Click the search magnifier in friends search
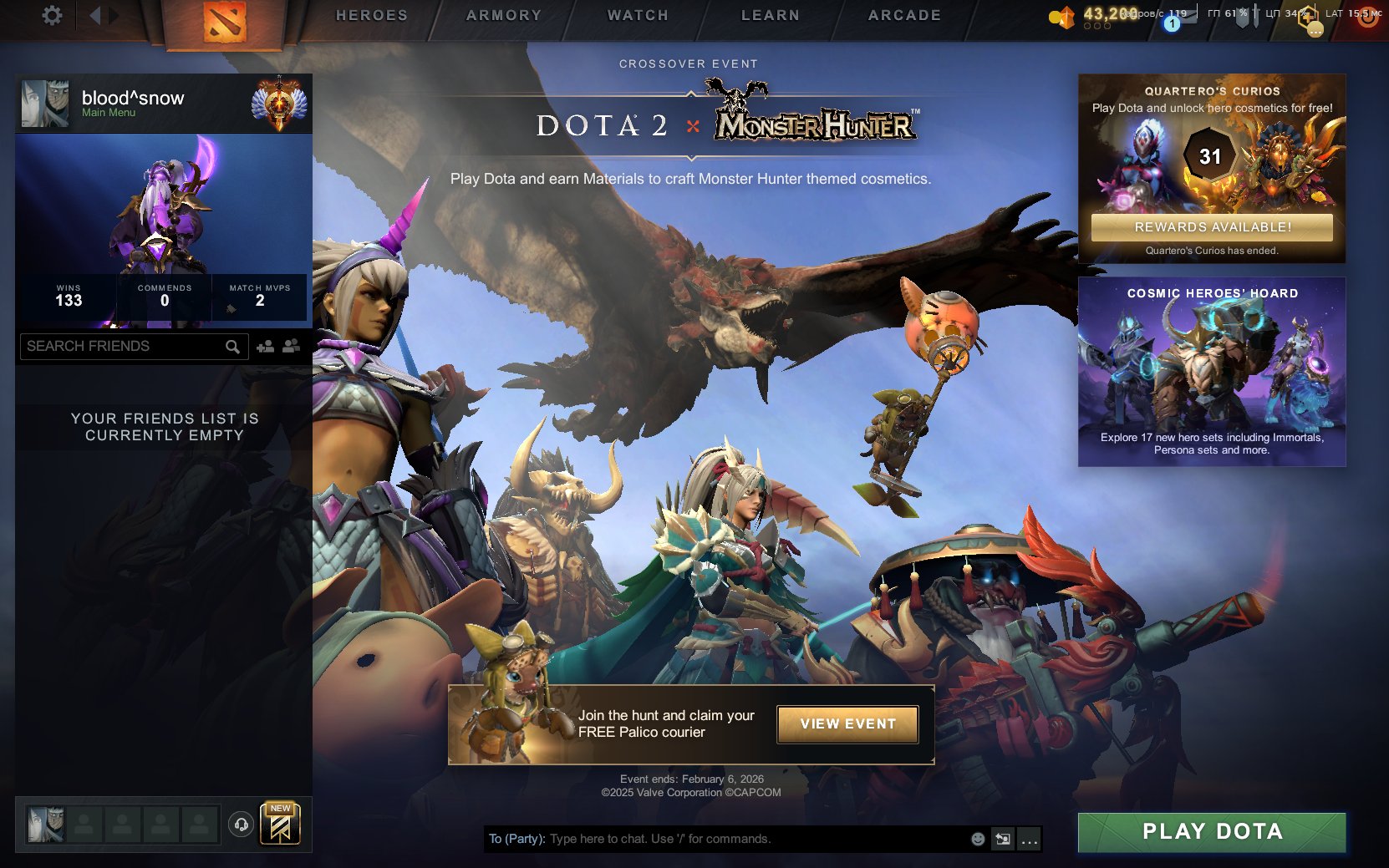This screenshot has width=1389, height=868. tap(232, 345)
